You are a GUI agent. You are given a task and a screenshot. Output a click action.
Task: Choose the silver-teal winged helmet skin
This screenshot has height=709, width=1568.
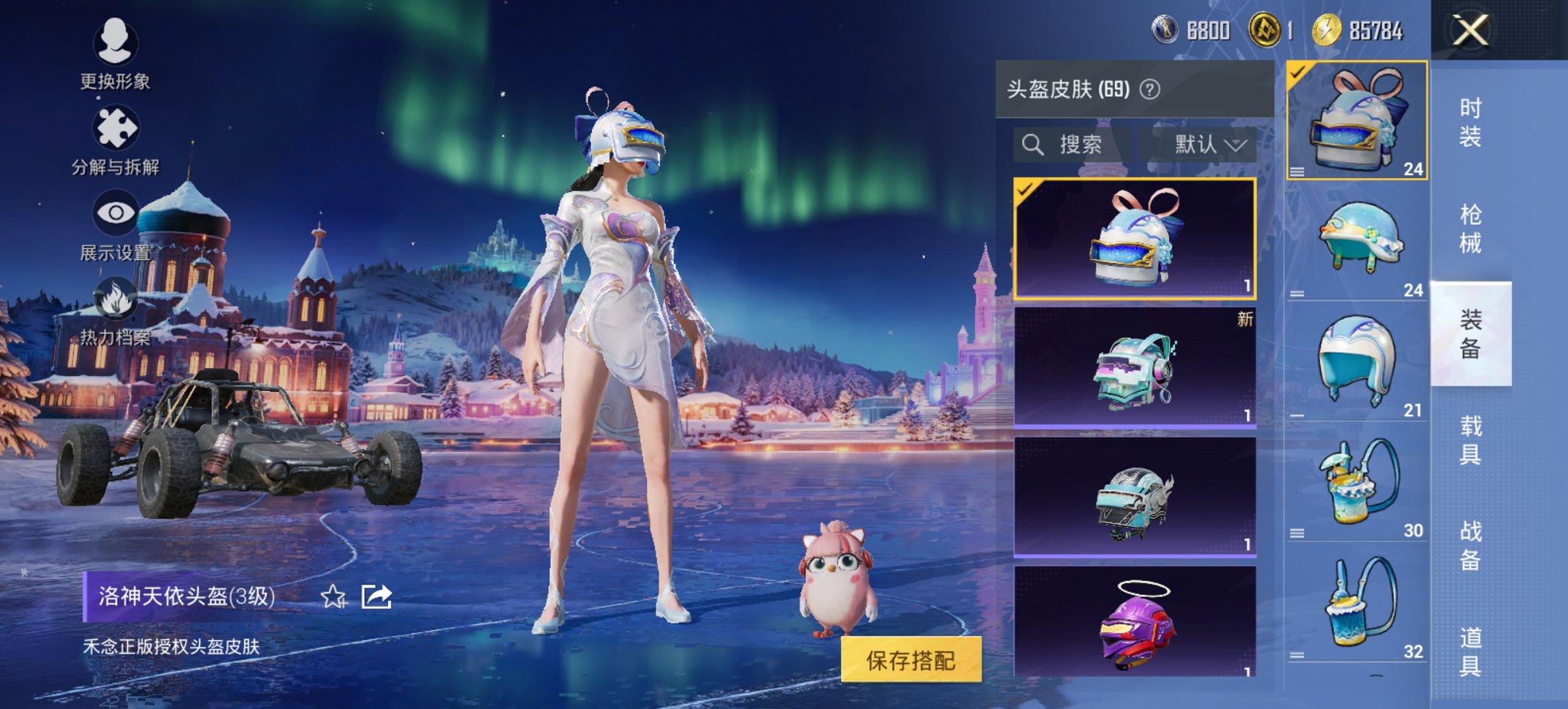(x=1134, y=498)
